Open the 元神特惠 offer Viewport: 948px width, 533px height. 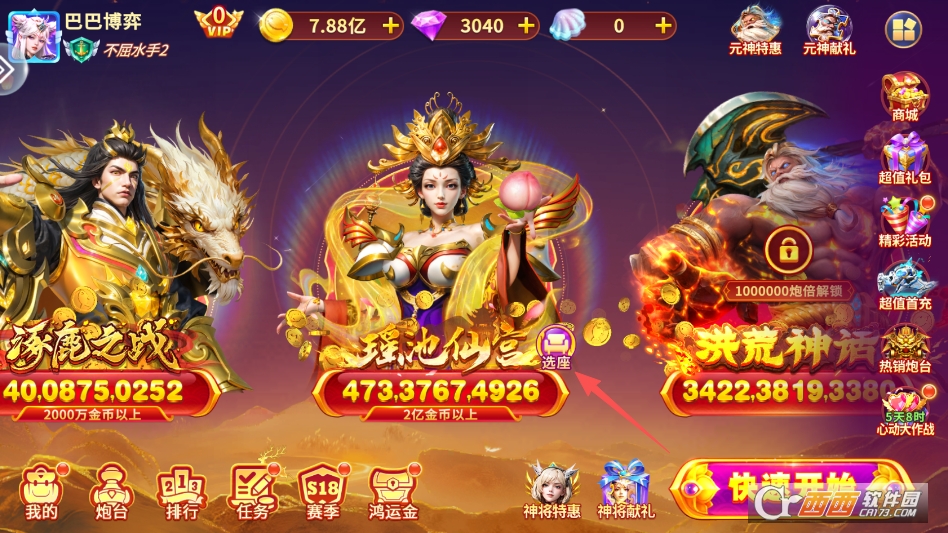click(756, 29)
